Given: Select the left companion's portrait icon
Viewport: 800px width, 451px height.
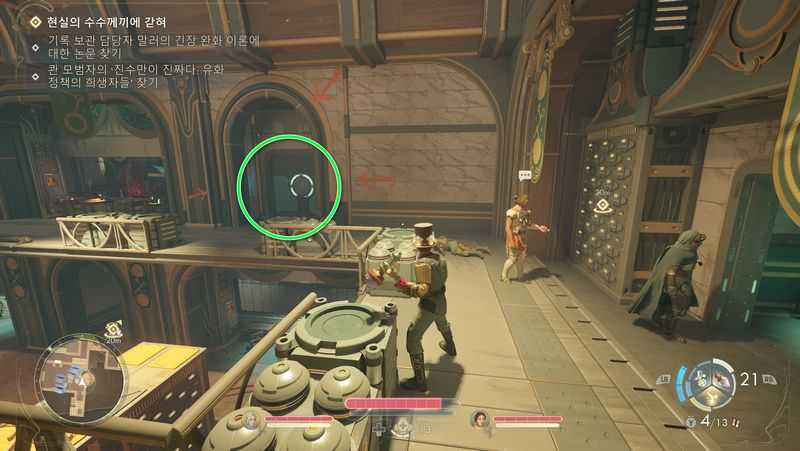Looking at the screenshot, I should point(250,420).
